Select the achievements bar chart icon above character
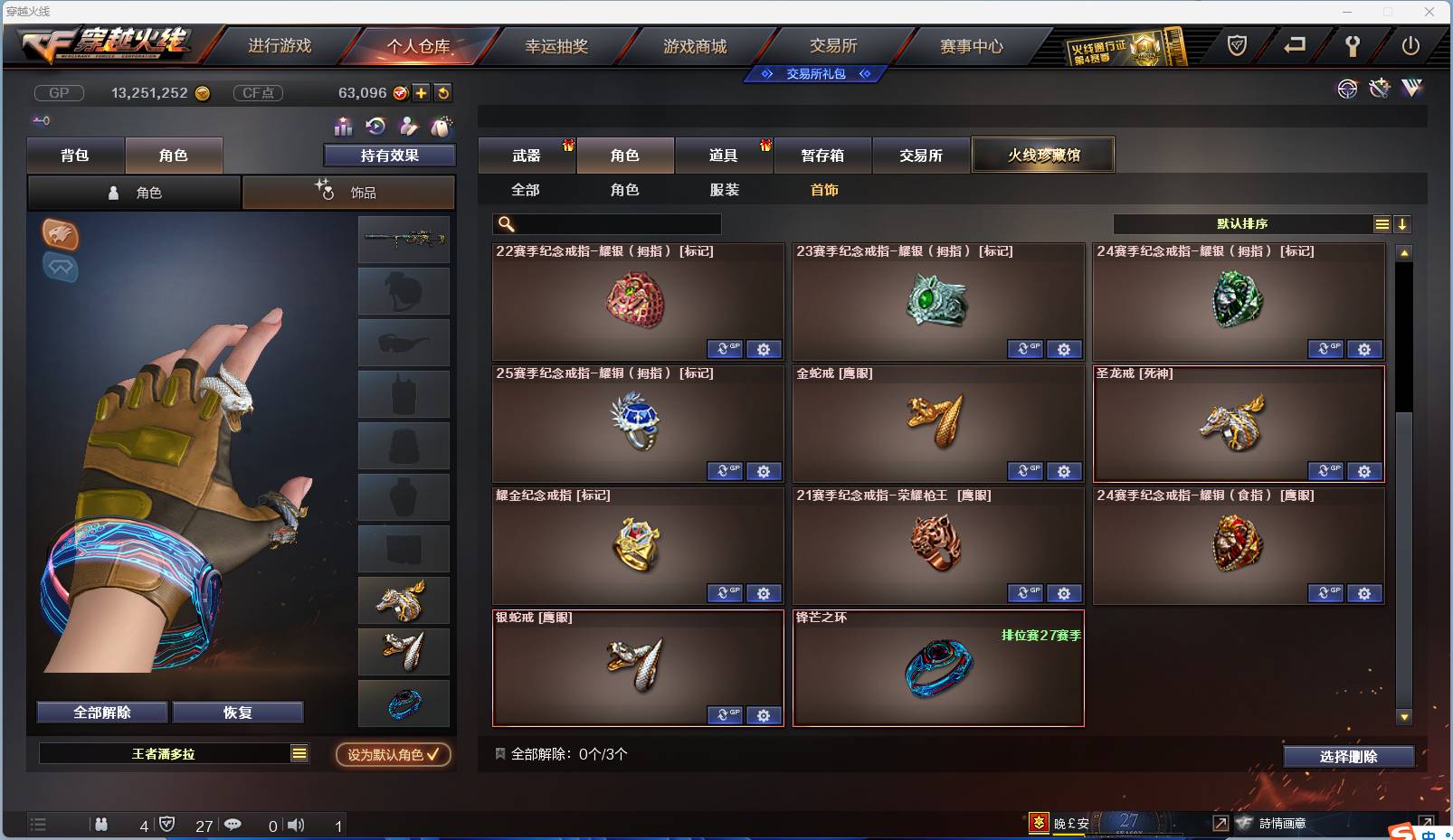The image size is (1453, 840). coord(342,127)
